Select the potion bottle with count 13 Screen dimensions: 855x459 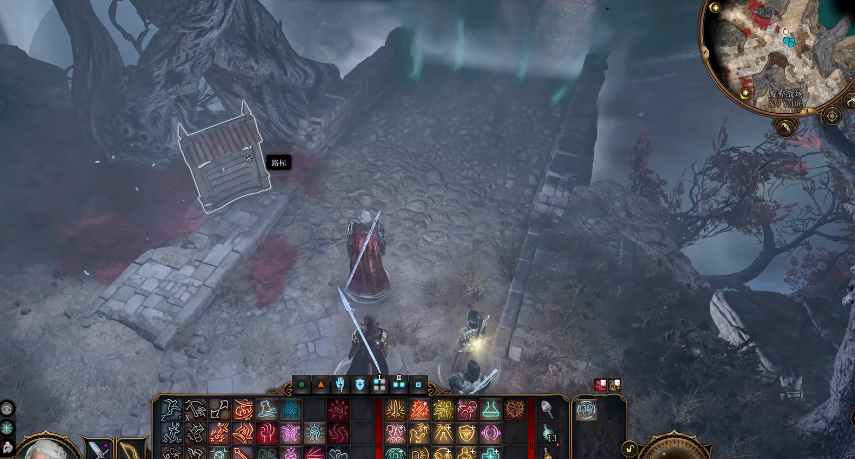coord(547,433)
